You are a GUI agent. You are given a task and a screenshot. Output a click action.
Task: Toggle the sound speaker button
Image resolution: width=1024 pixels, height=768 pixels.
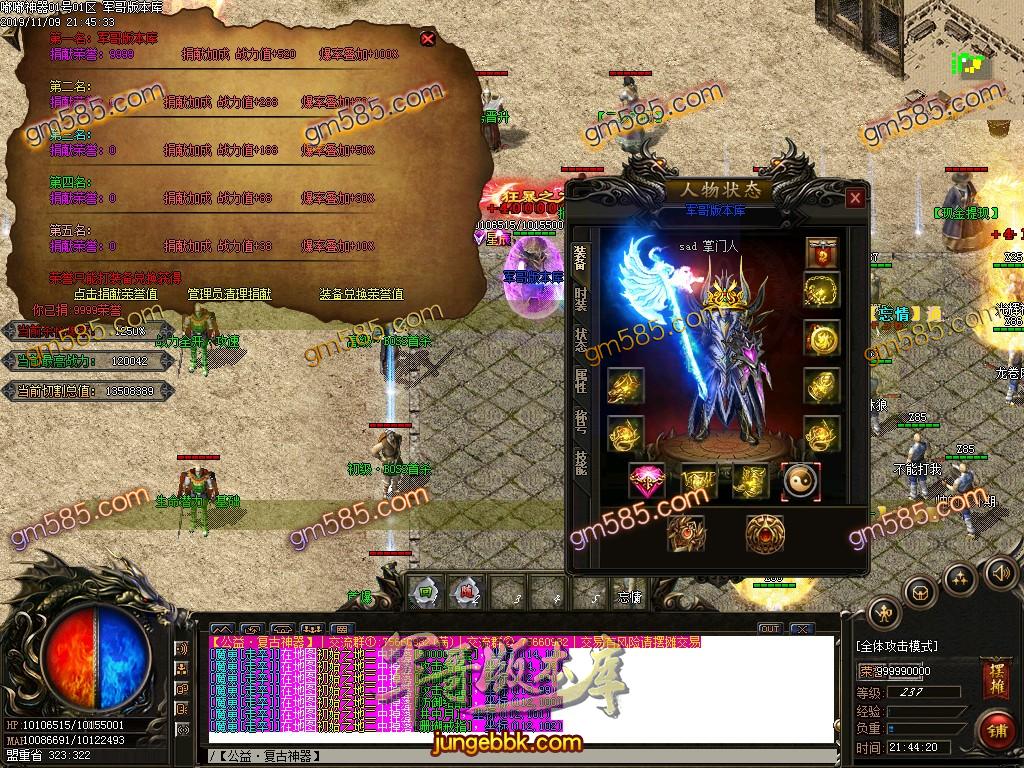tap(1001, 573)
